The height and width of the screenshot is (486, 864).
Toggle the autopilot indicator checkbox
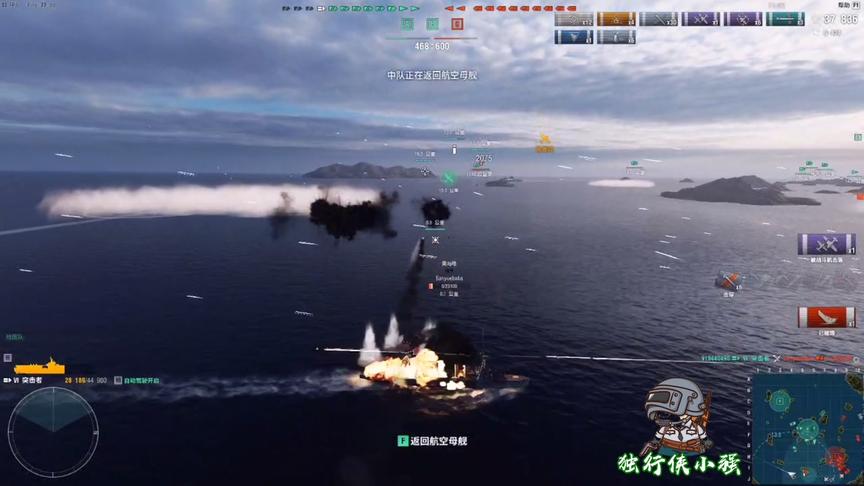[x=117, y=380]
